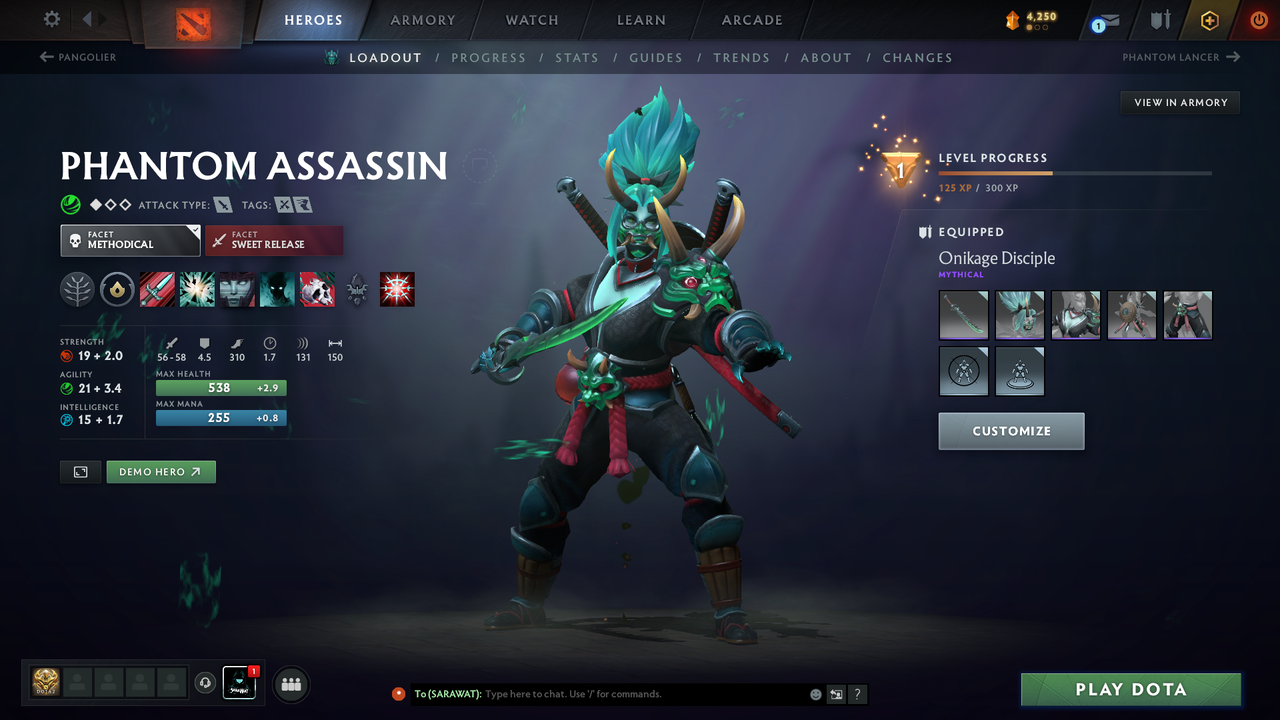The height and width of the screenshot is (720, 1280).
Task: Select the Phantom Strike ability icon
Action: coord(197,289)
